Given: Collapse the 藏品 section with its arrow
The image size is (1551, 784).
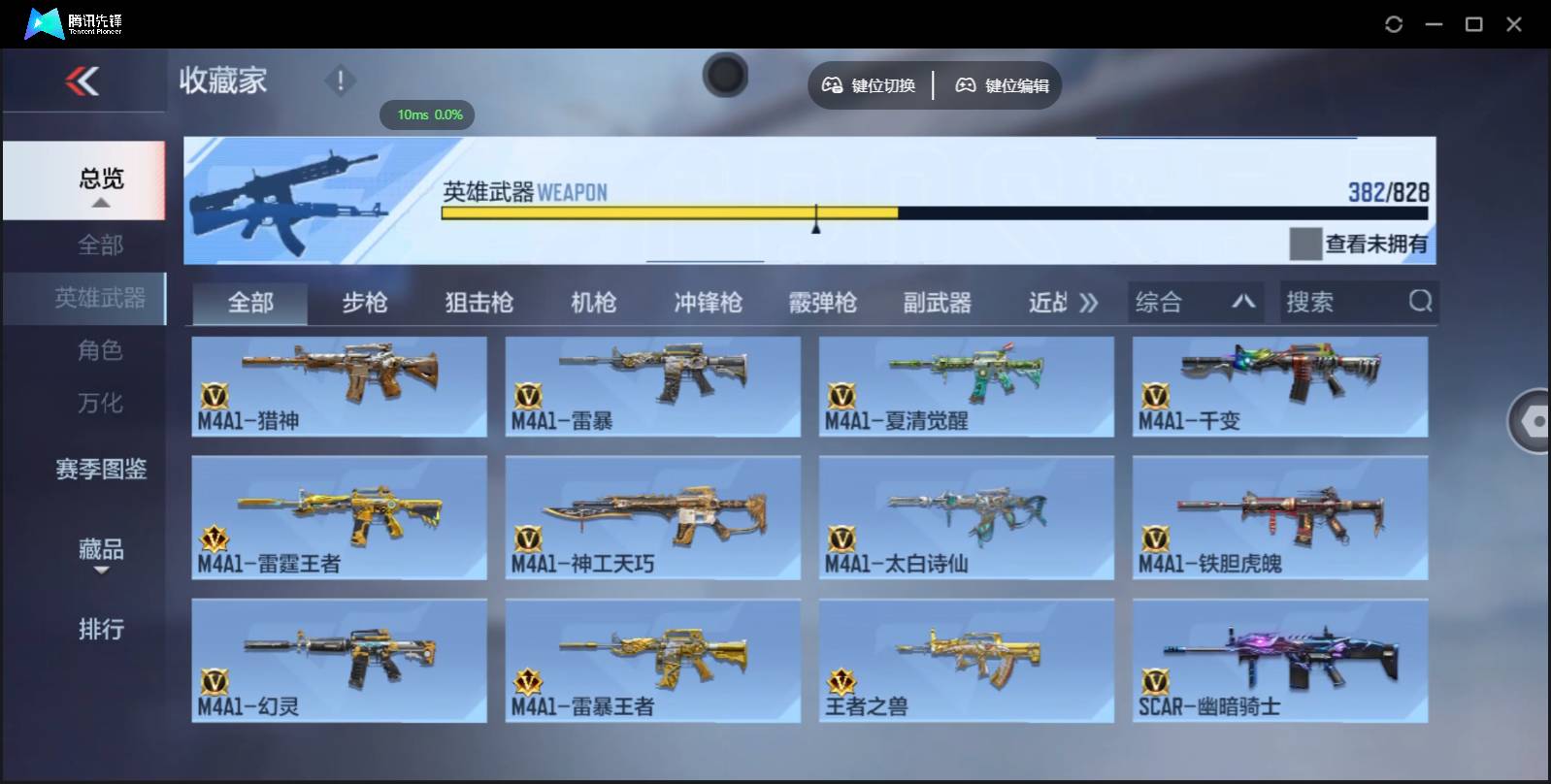Looking at the screenshot, I should click(101, 571).
